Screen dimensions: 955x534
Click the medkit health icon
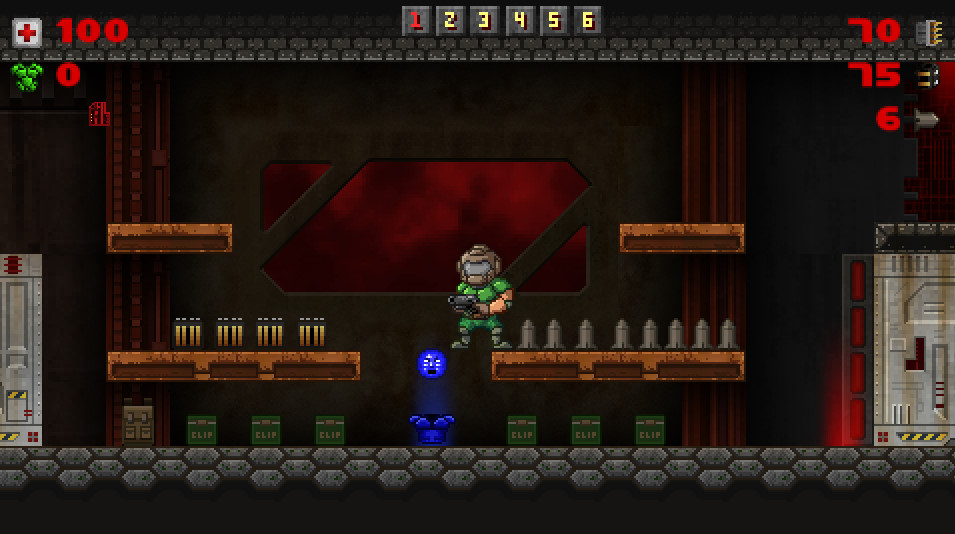(27, 32)
